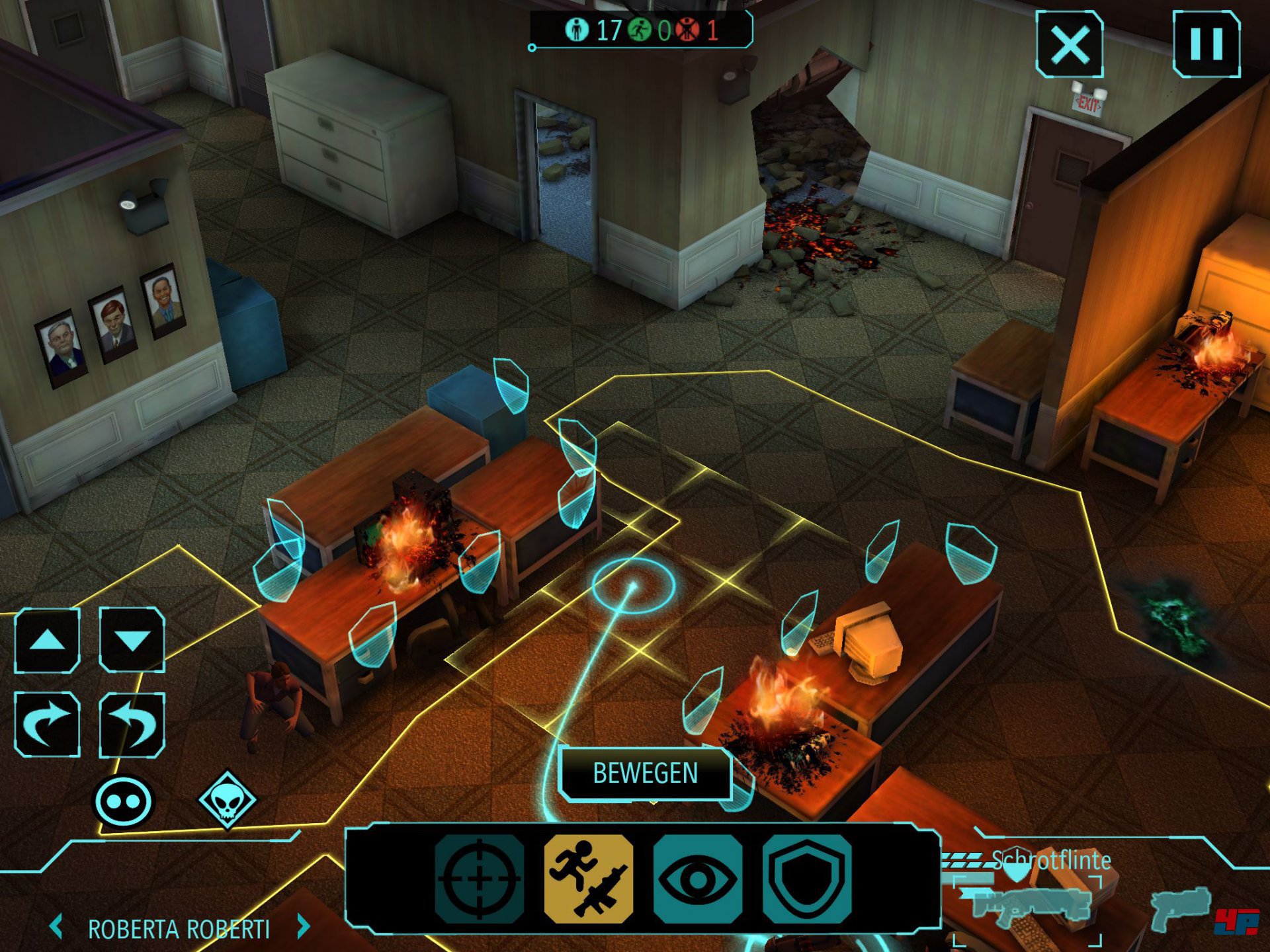Close the current action with the X button
This screenshot has width=1270, height=952.
(1069, 45)
